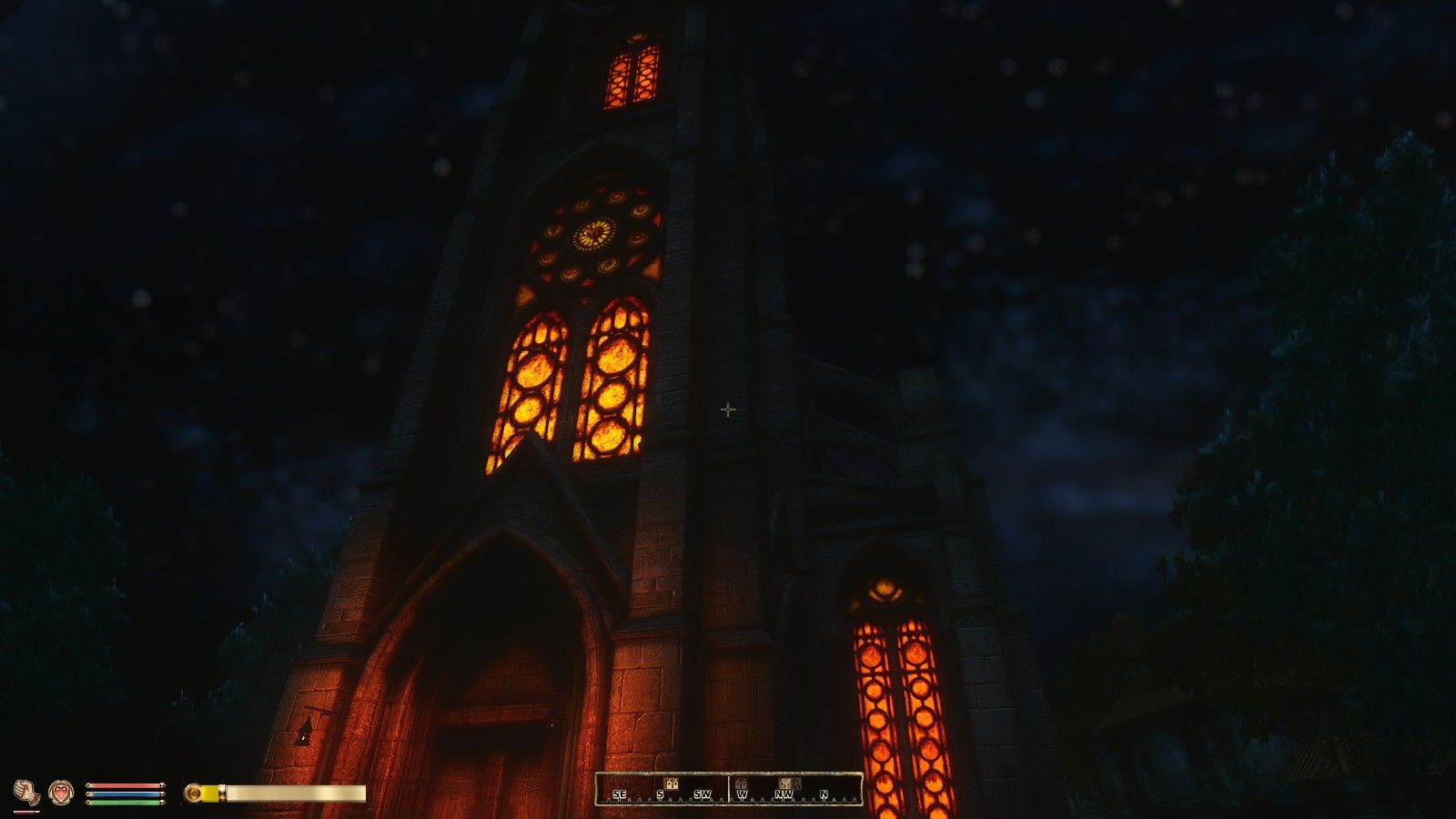The height and width of the screenshot is (819, 1456).
Task: Click the yellow weapon charge meter
Action: (211, 792)
